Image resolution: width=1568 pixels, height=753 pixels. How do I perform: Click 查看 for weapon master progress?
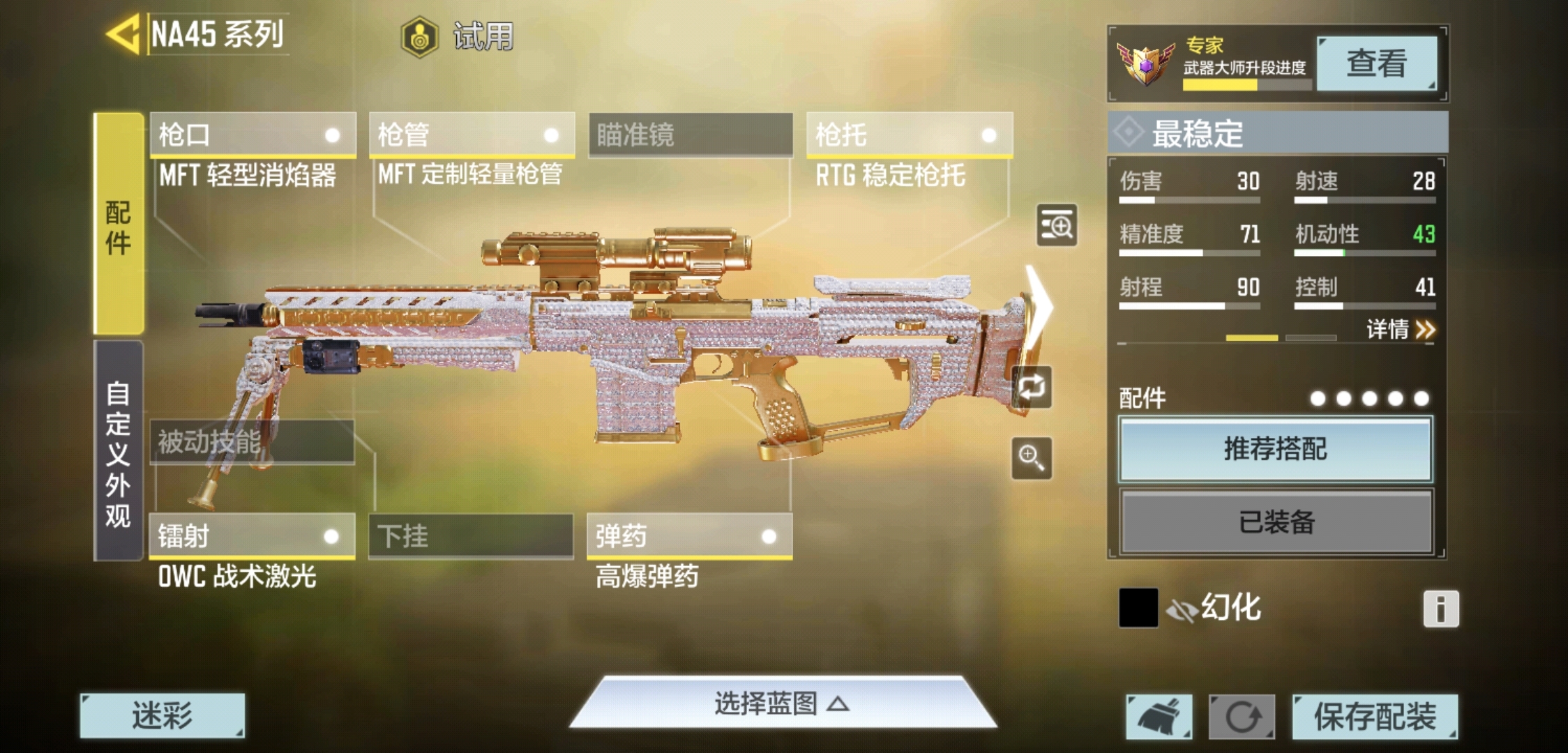(1375, 63)
